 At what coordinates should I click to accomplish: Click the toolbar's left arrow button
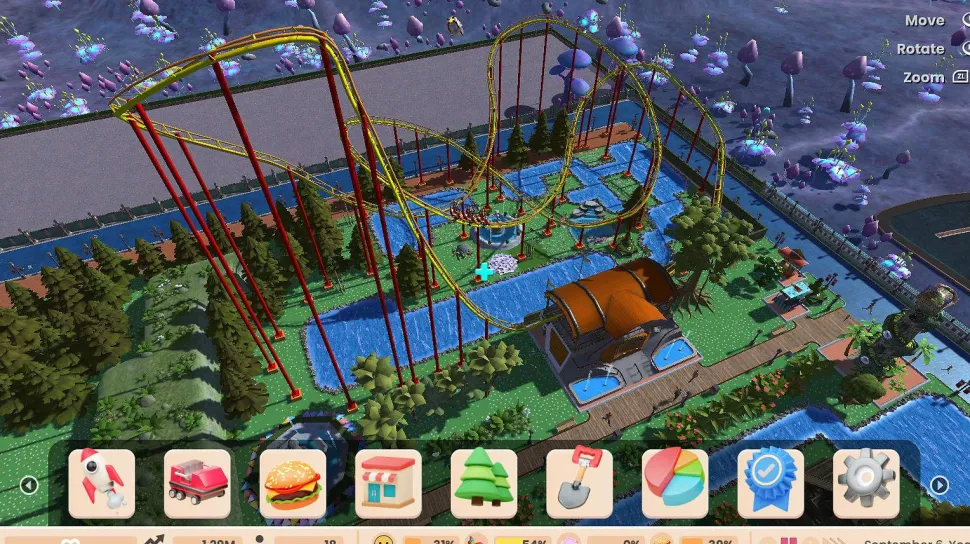(x=28, y=485)
